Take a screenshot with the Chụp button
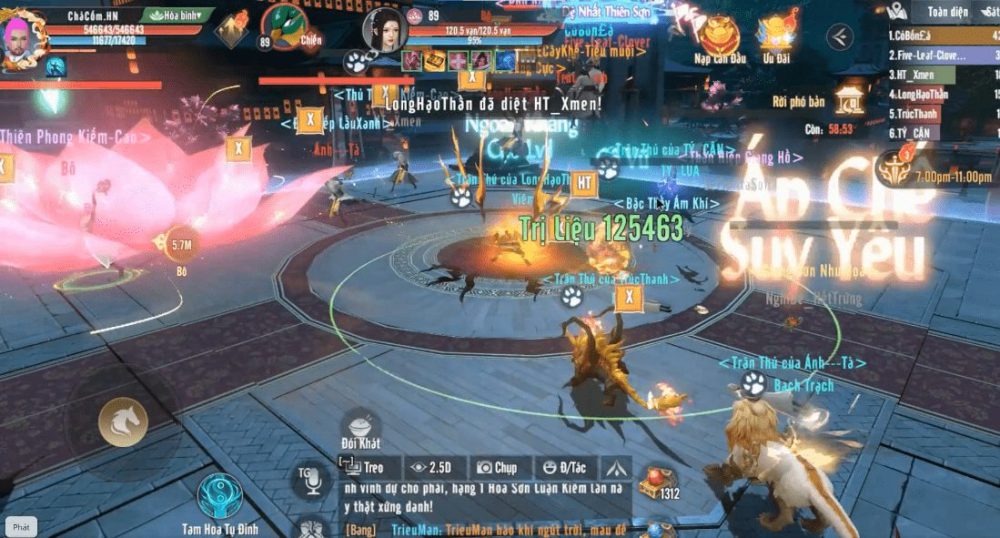 coord(497,467)
